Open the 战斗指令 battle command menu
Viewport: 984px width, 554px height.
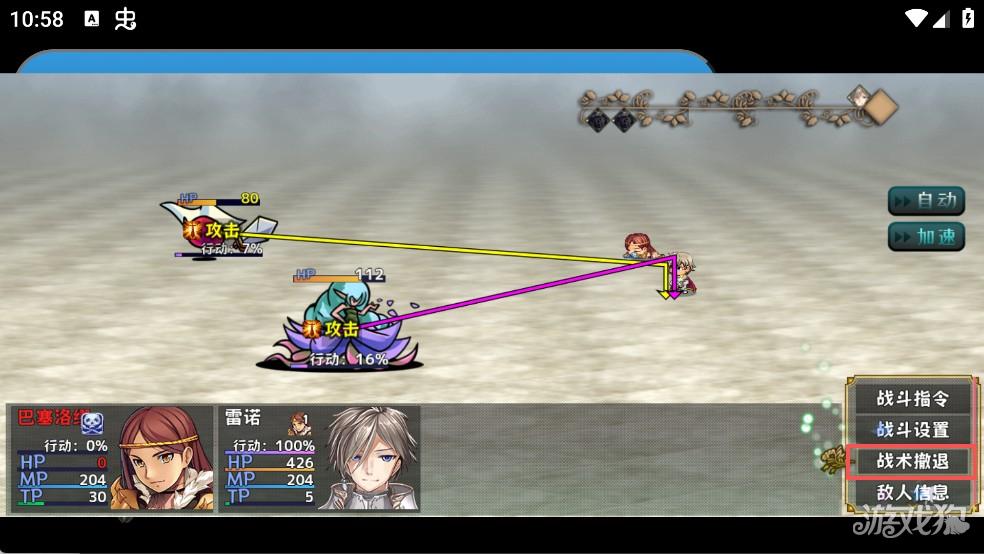click(x=911, y=398)
